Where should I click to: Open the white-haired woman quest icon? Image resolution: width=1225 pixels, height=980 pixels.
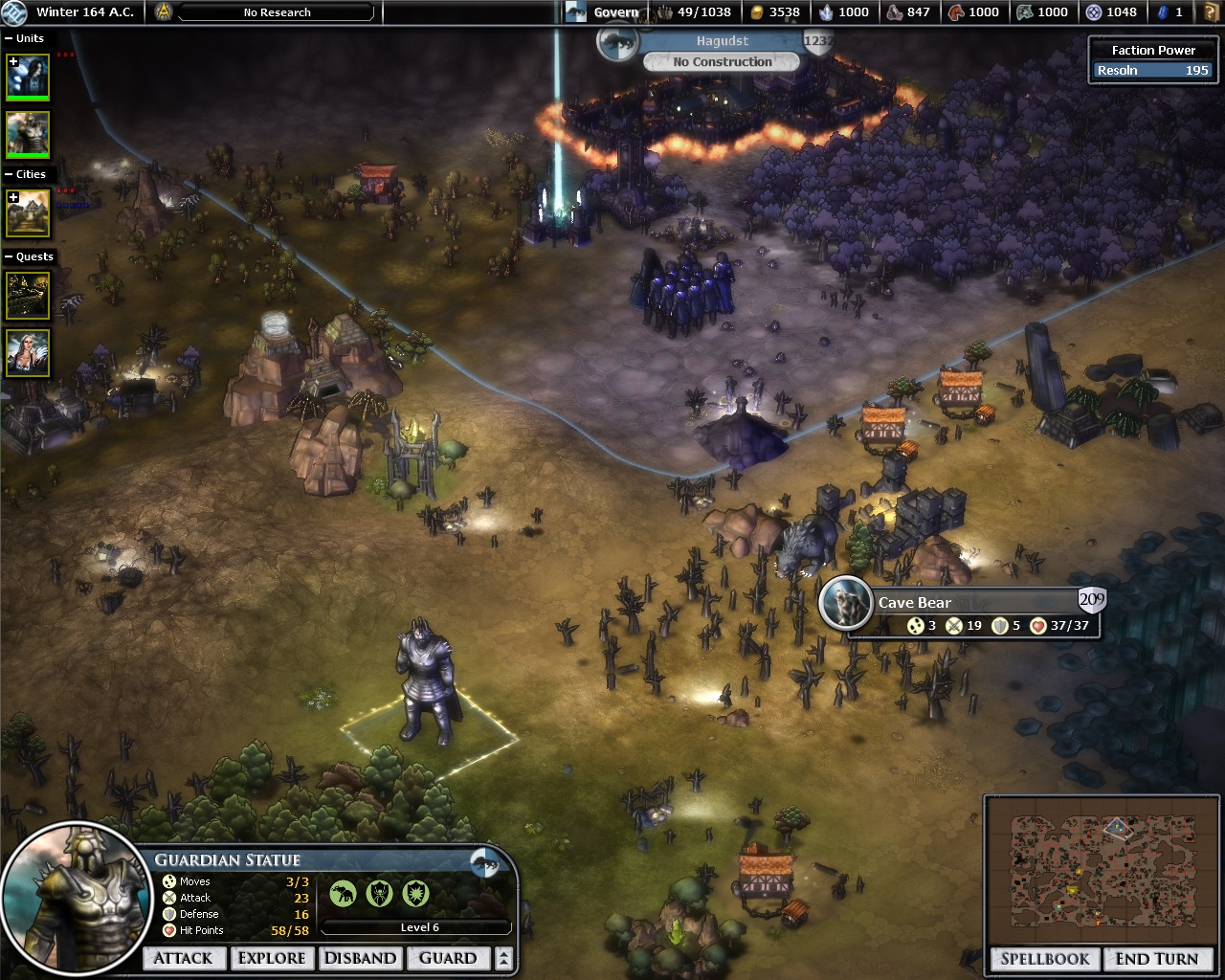coord(28,352)
